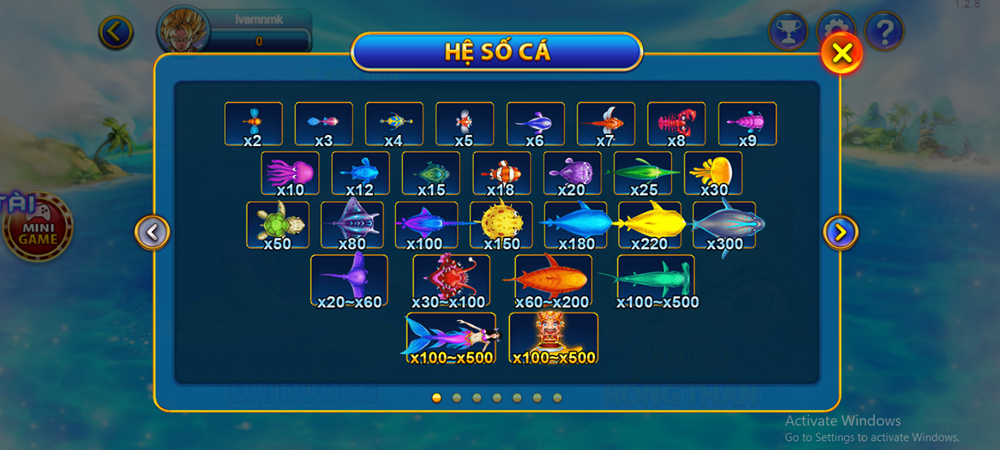Select the x100~x500 mermaid tile
Viewport: 1000px width, 450px height.
(x=451, y=338)
